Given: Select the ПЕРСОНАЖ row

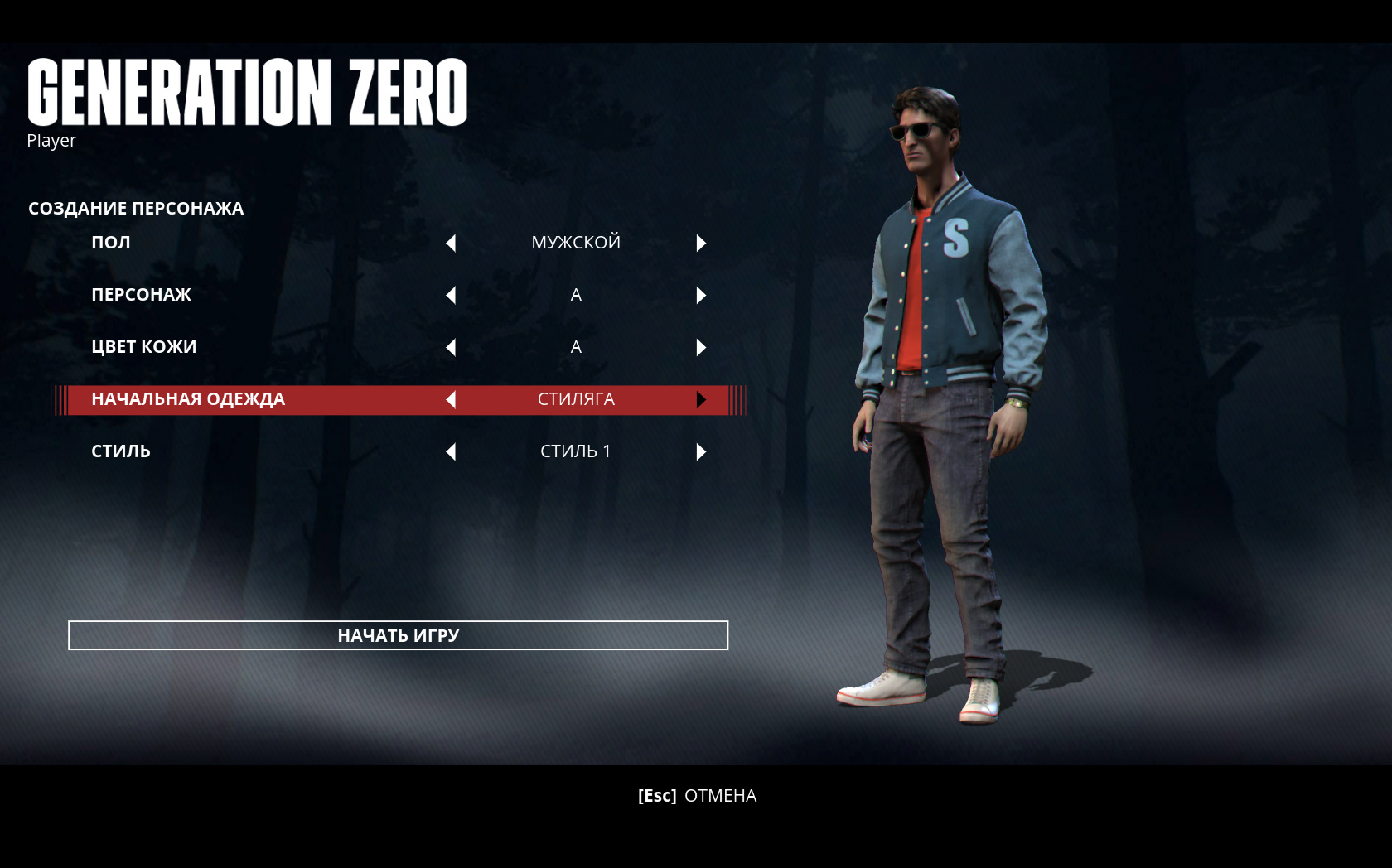Looking at the screenshot, I should pyautogui.click(x=141, y=295).
